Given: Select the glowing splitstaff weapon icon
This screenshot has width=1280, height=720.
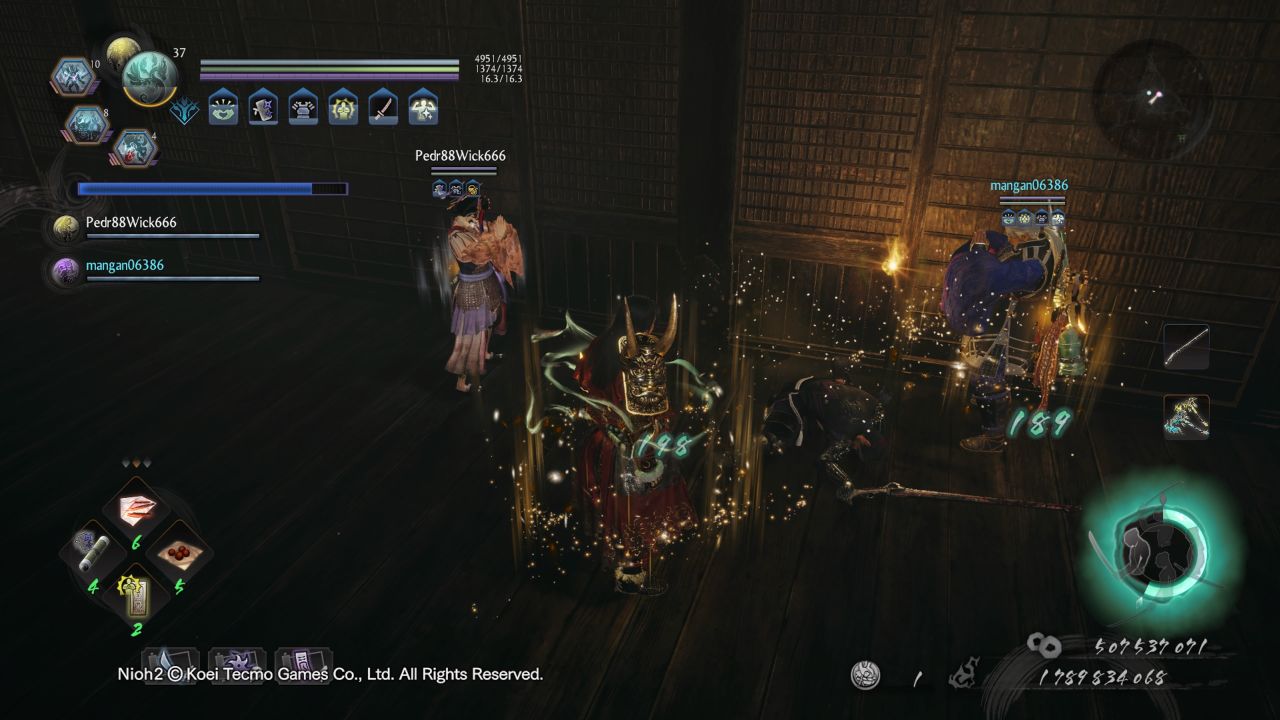Looking at the screenshot, I should pos(1188,418).
